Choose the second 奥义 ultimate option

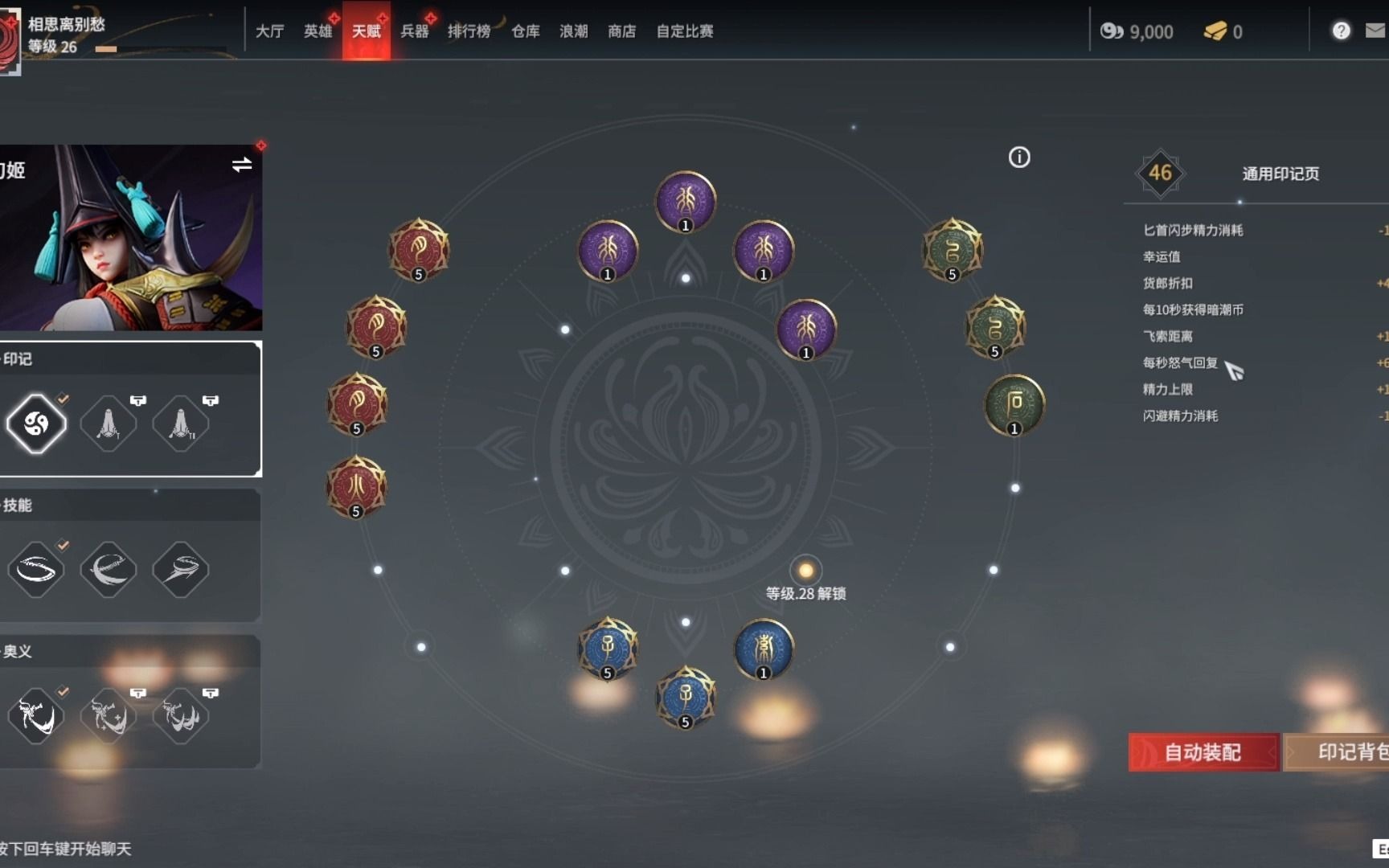(109, 715)
